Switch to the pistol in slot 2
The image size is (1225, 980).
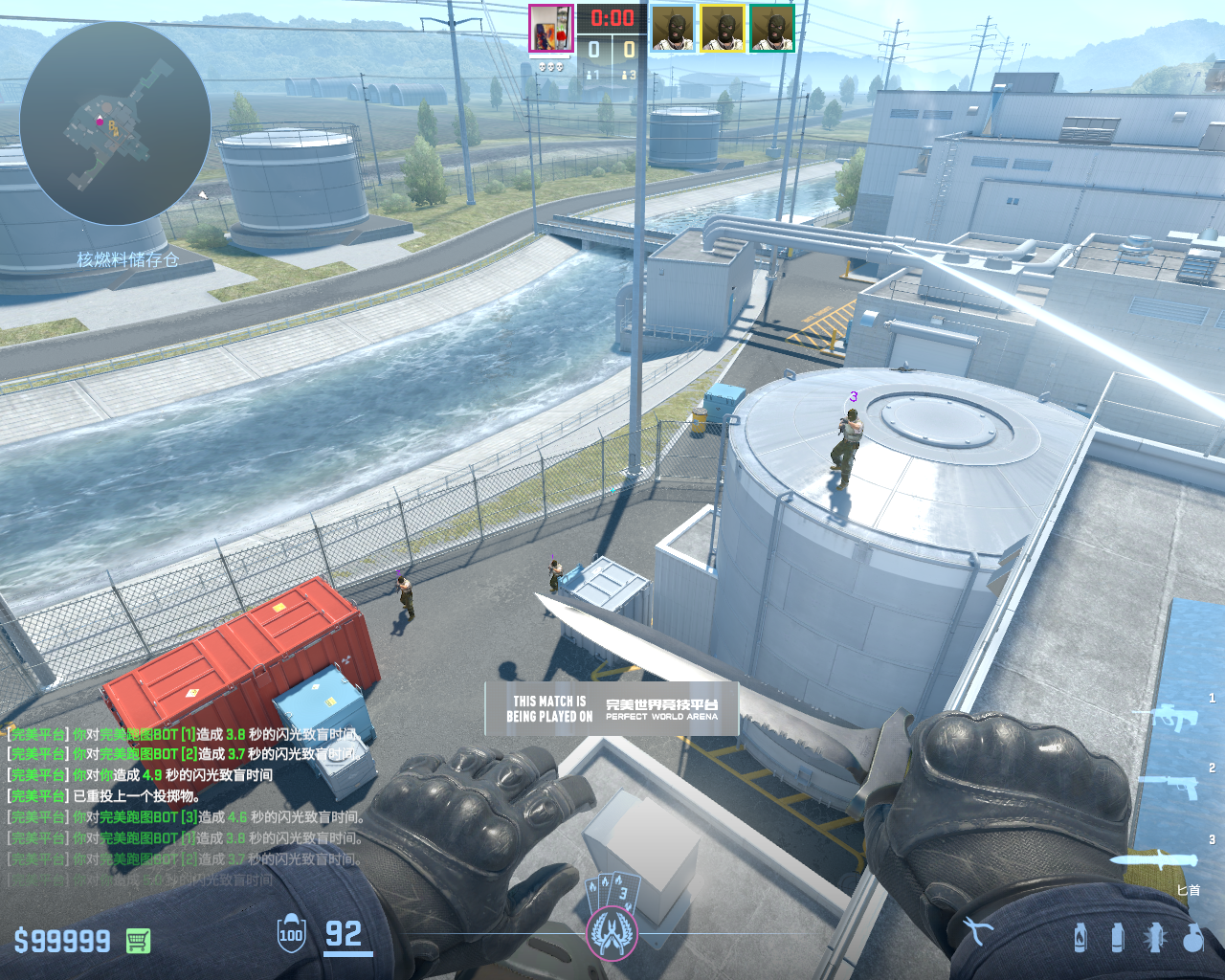coord(1169,785)
